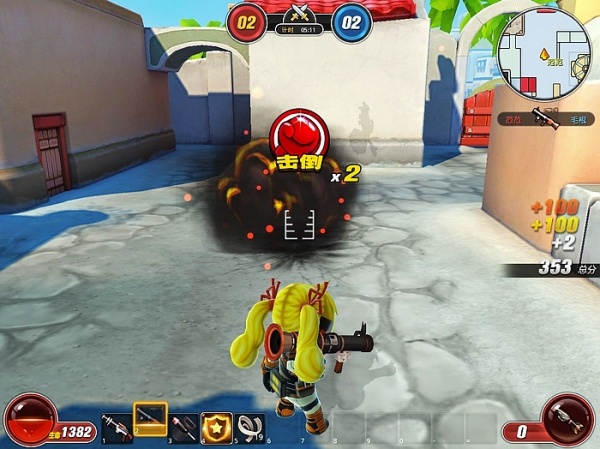Choose the highlighted rocket launcher slot
The height and width of the screenshot is (449, 600).
tap(150, 422)
